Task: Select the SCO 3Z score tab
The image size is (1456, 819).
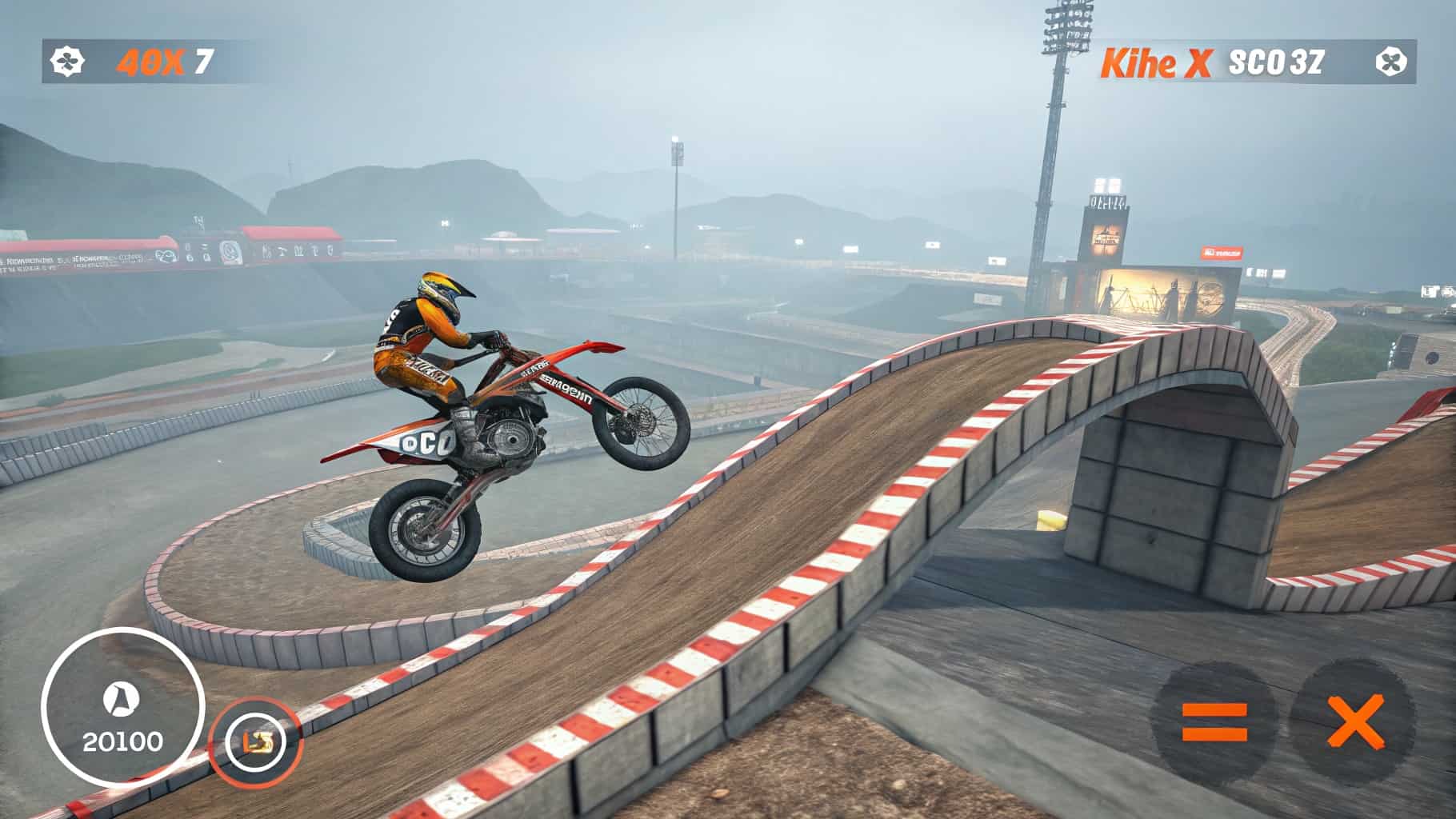Action: tap(1278, 59)
